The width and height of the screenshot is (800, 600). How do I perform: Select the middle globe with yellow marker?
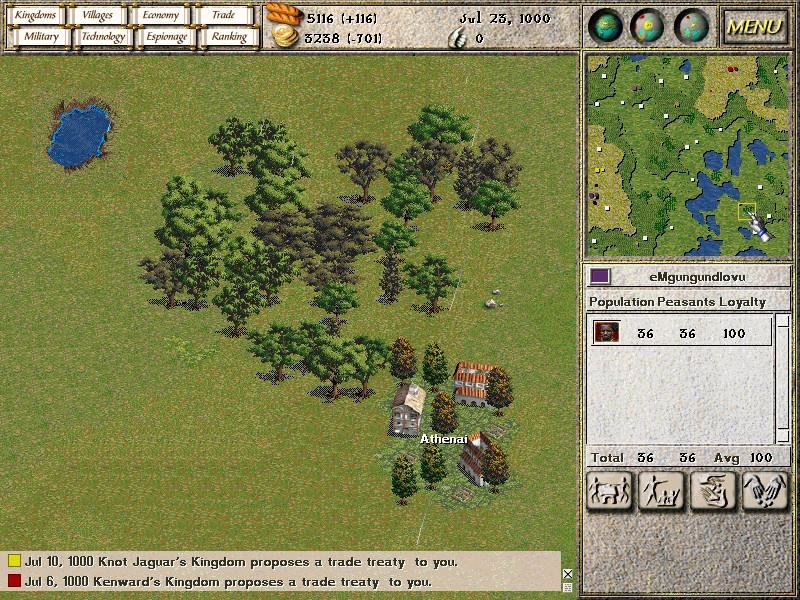649,27
